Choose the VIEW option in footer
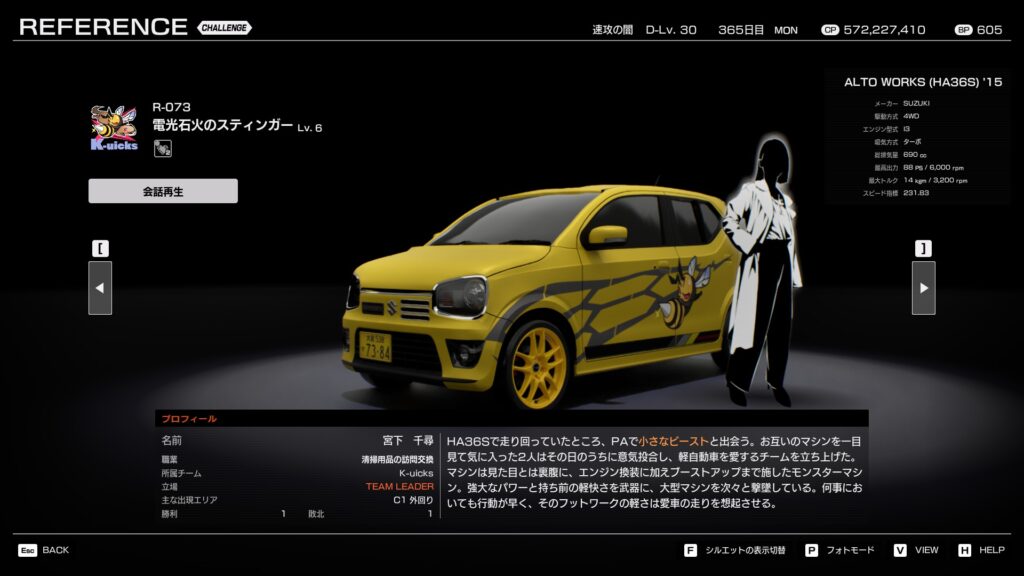Viewport: 1024px width, 576px height. click(x=916, y=550)
